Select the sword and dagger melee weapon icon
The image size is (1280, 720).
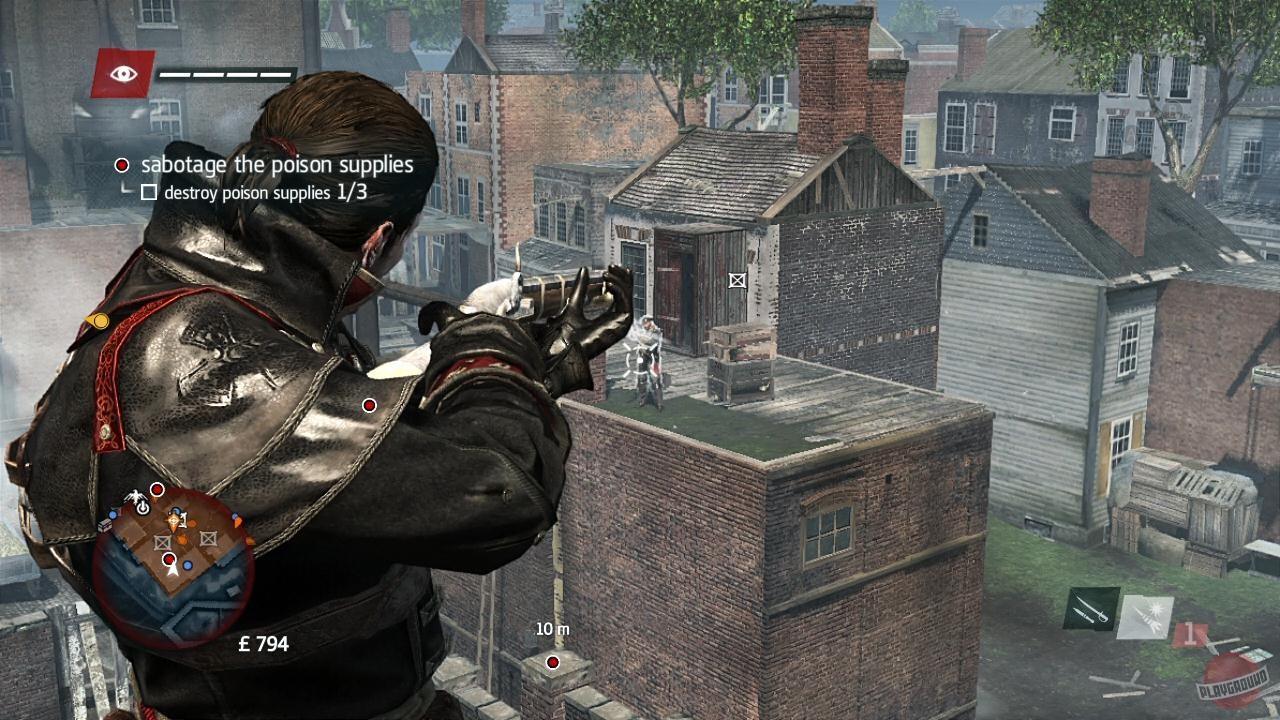[1091, 608]
